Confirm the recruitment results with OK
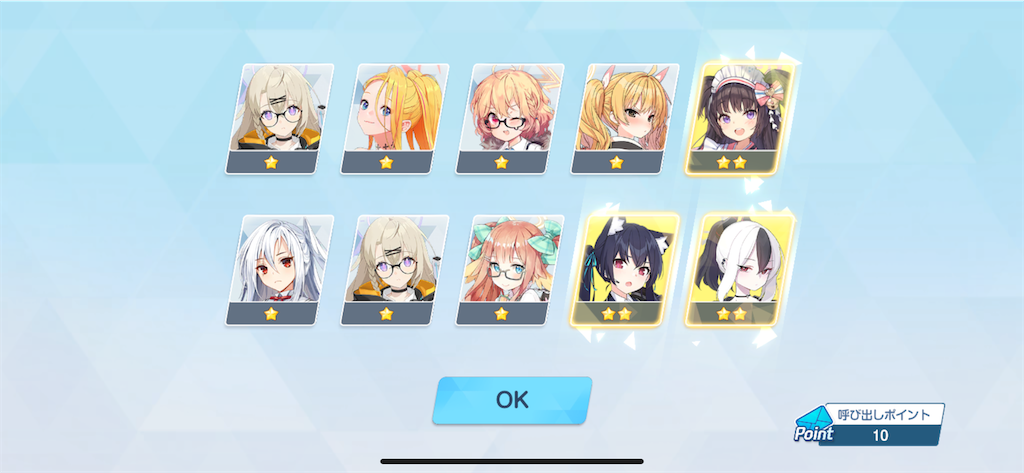This screenshot has width=1024, height=473. (x=511, y=400)
